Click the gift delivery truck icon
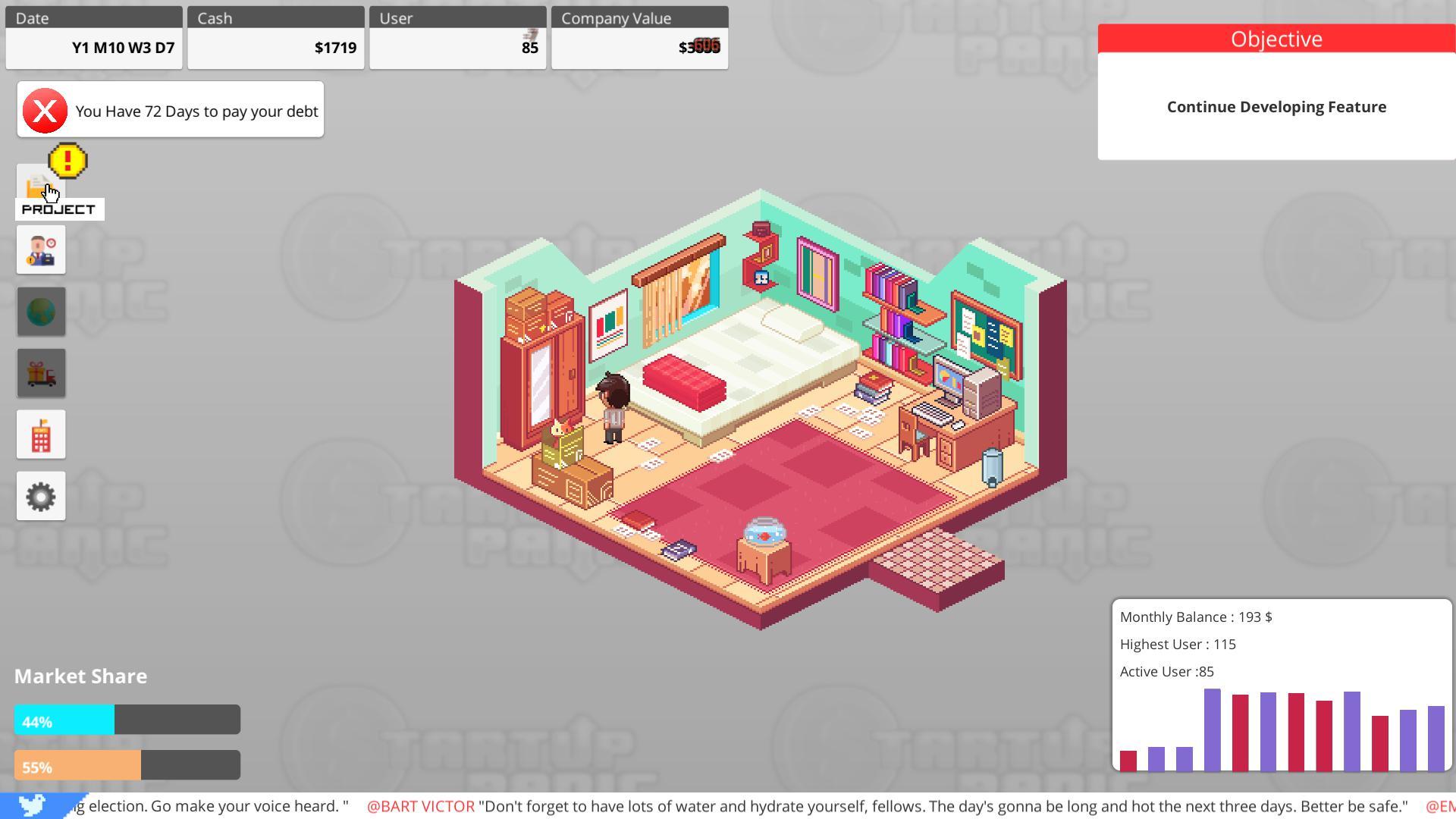Image resolution: width=1456 pixels, height=819 pixels. click(41, 372)
